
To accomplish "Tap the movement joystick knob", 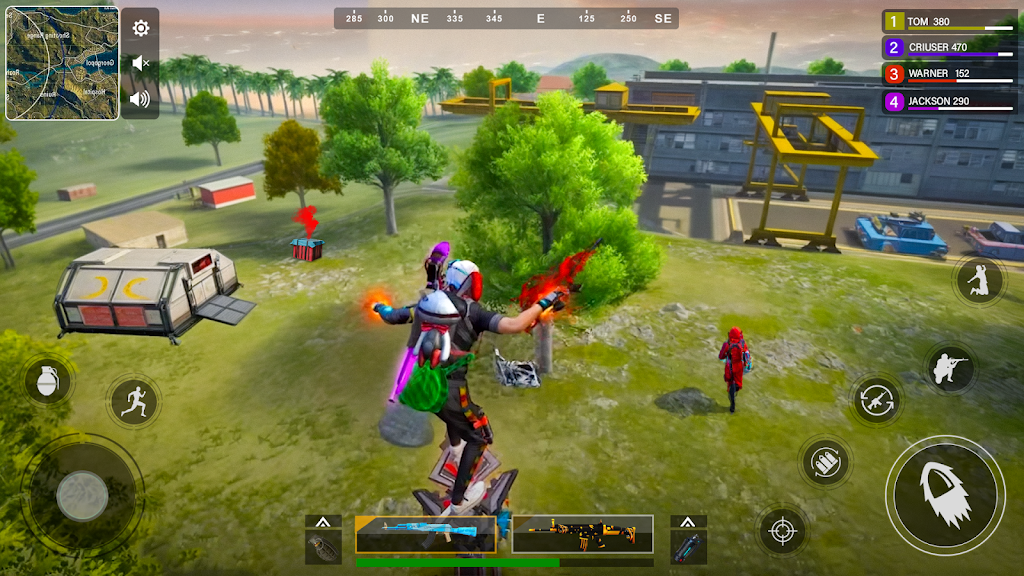I will tap(82, 495).
